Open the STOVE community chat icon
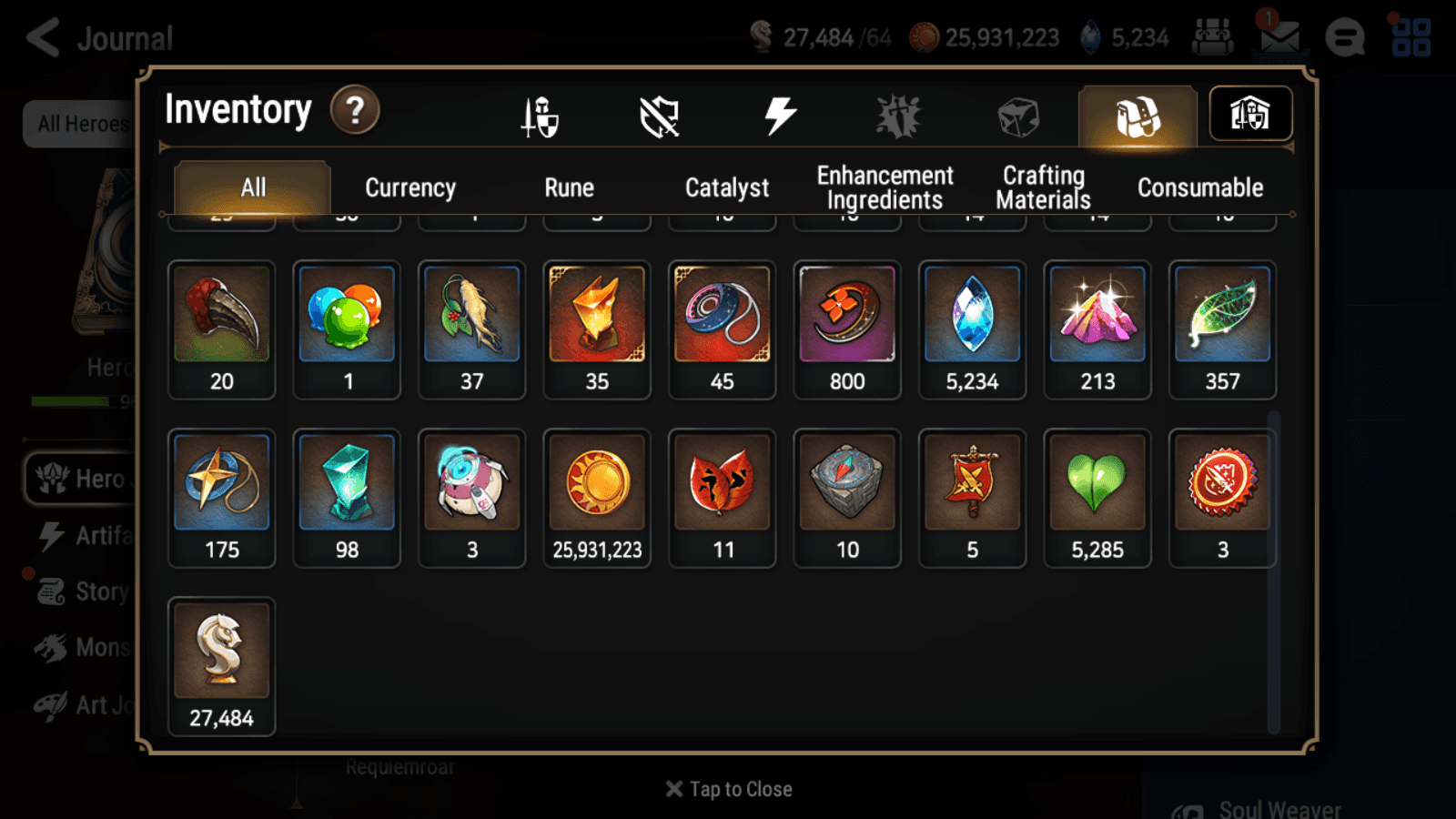 [x=1345, y=37]
